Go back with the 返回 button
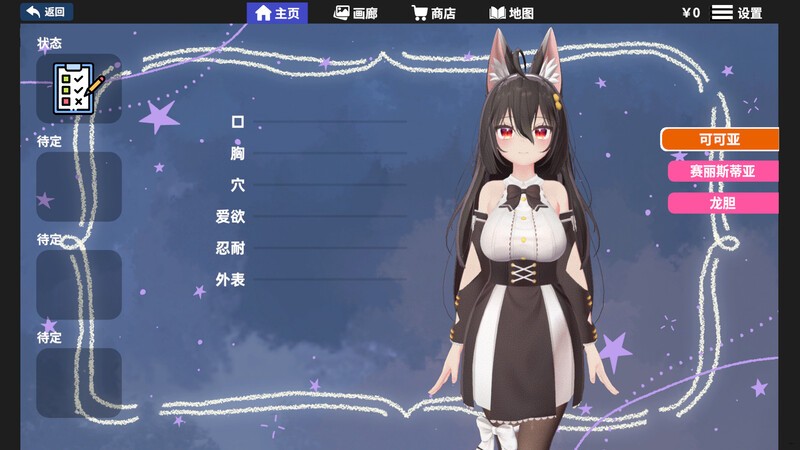The image size is (800, 450). pos(46,12)
